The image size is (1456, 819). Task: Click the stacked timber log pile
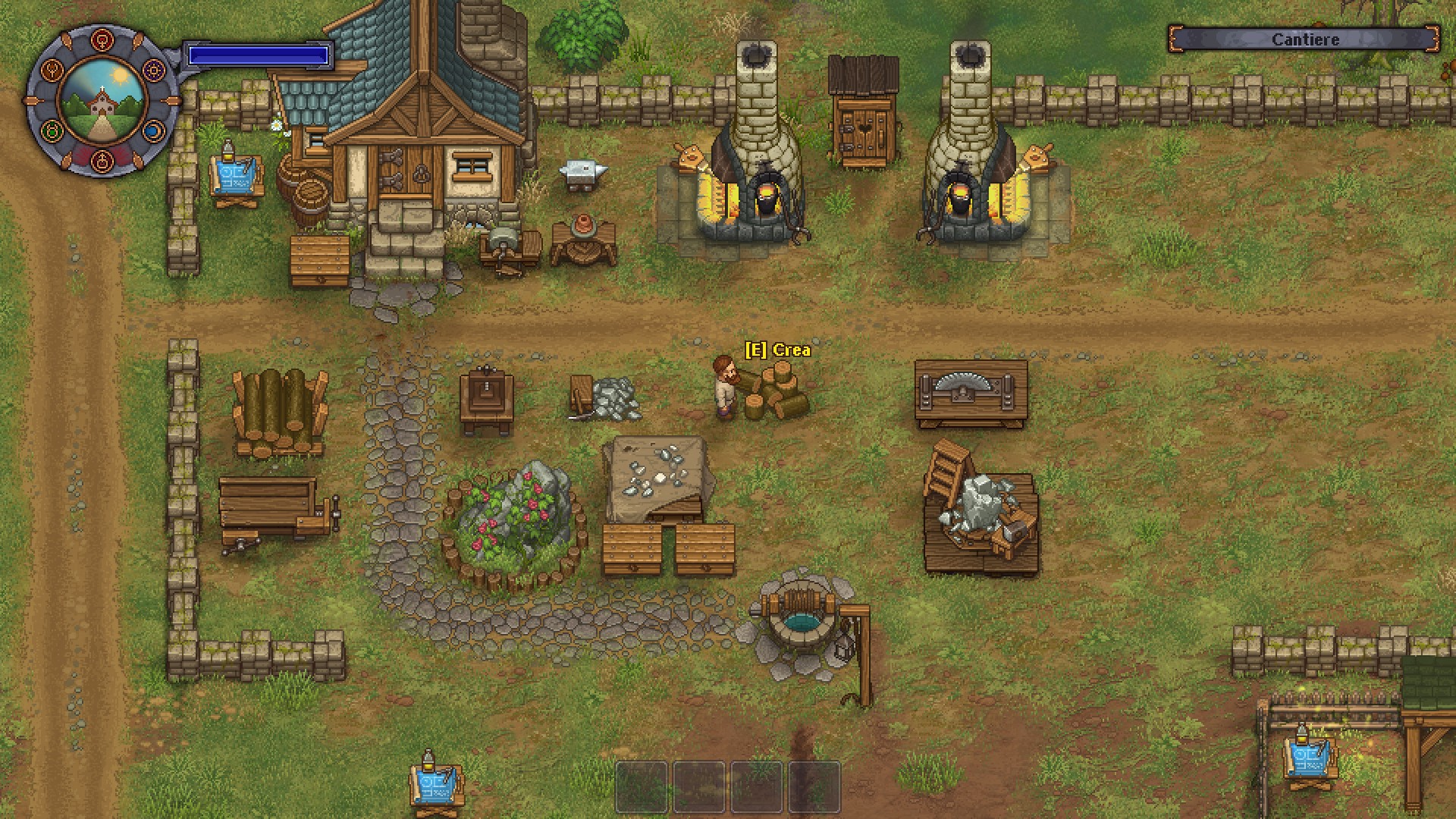281,413
